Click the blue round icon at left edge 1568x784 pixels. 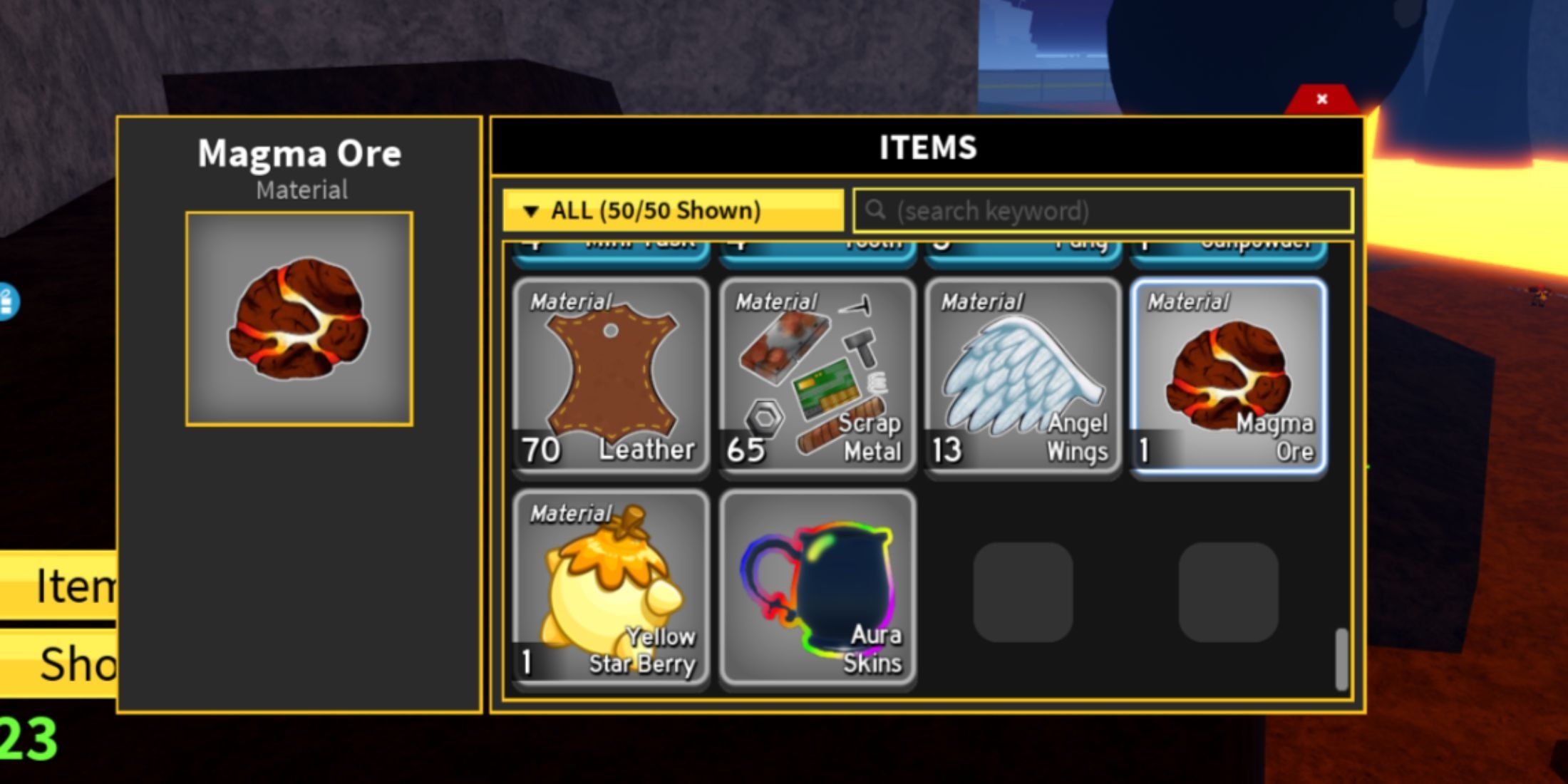point(7,302)
